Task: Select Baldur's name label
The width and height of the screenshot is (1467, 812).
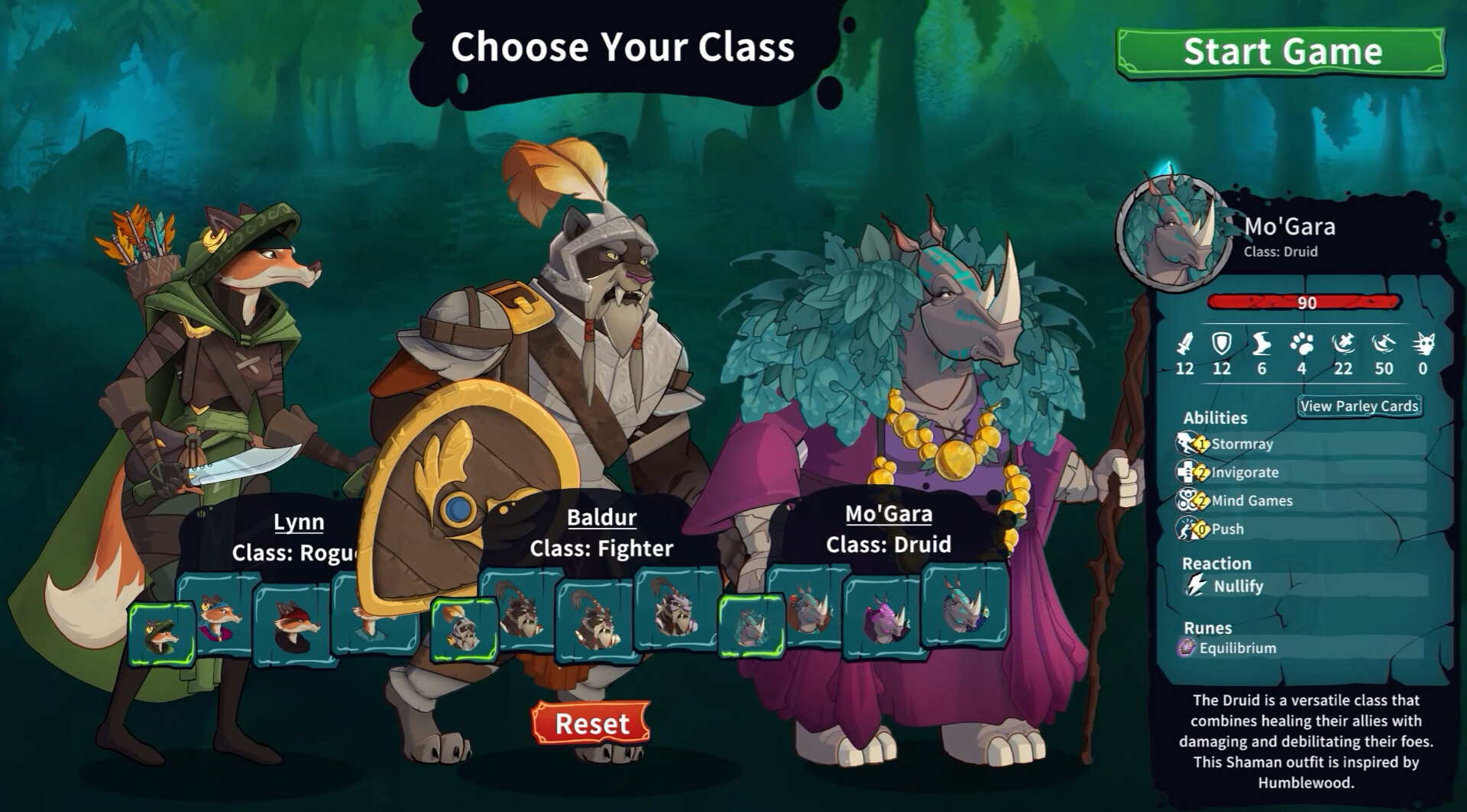Action: point(601,517)
